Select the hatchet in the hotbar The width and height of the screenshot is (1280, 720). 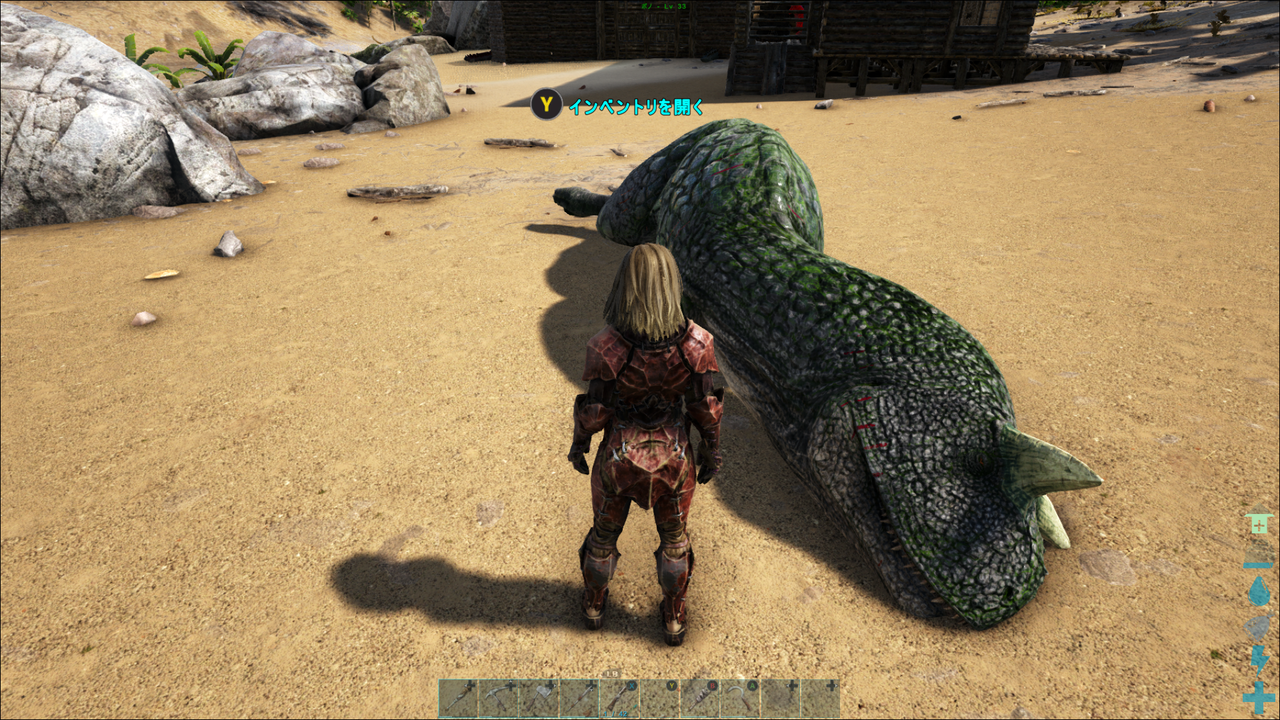(x=538, y=695)
